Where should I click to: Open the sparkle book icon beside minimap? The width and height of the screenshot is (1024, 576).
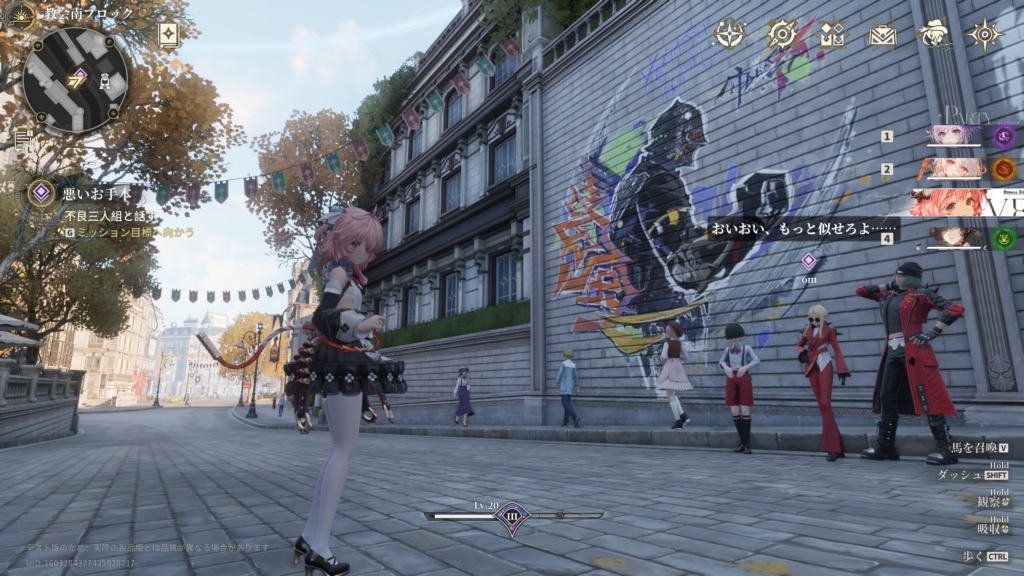[x=168, y=35]
